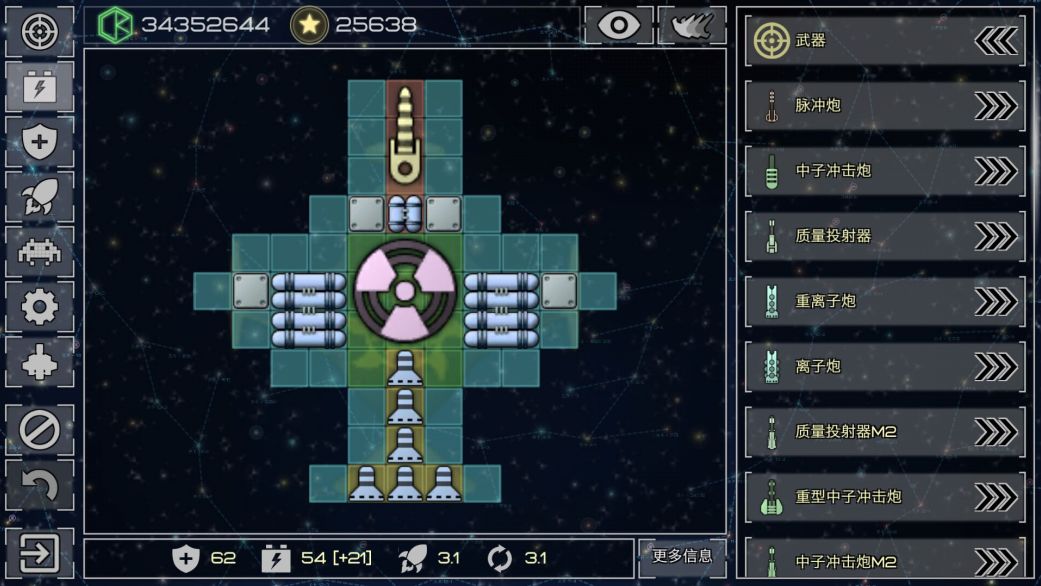Open the ship silhouette category

(x=40, y=362)
